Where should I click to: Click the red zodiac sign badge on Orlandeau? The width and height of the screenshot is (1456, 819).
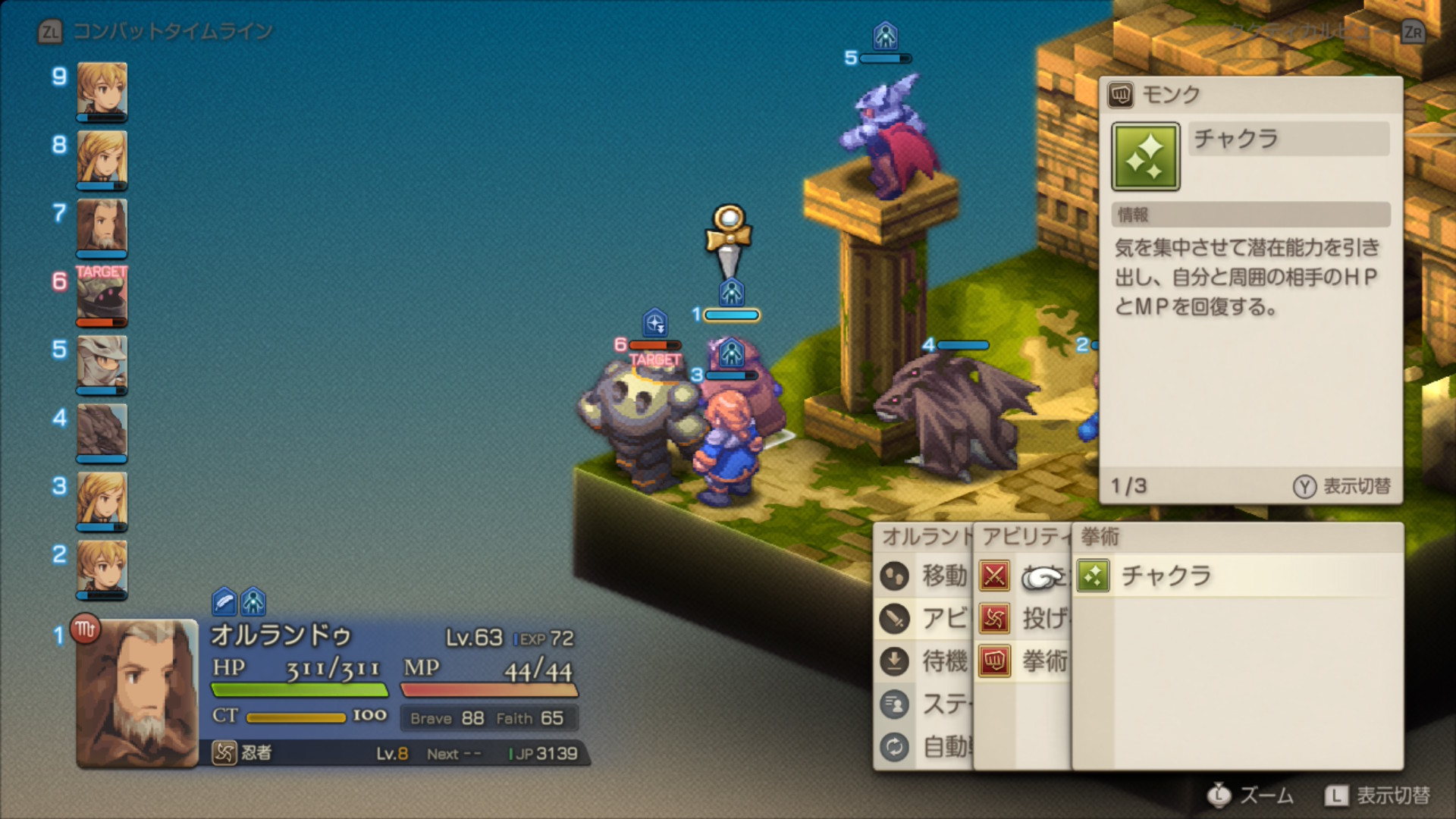[85, 629]
